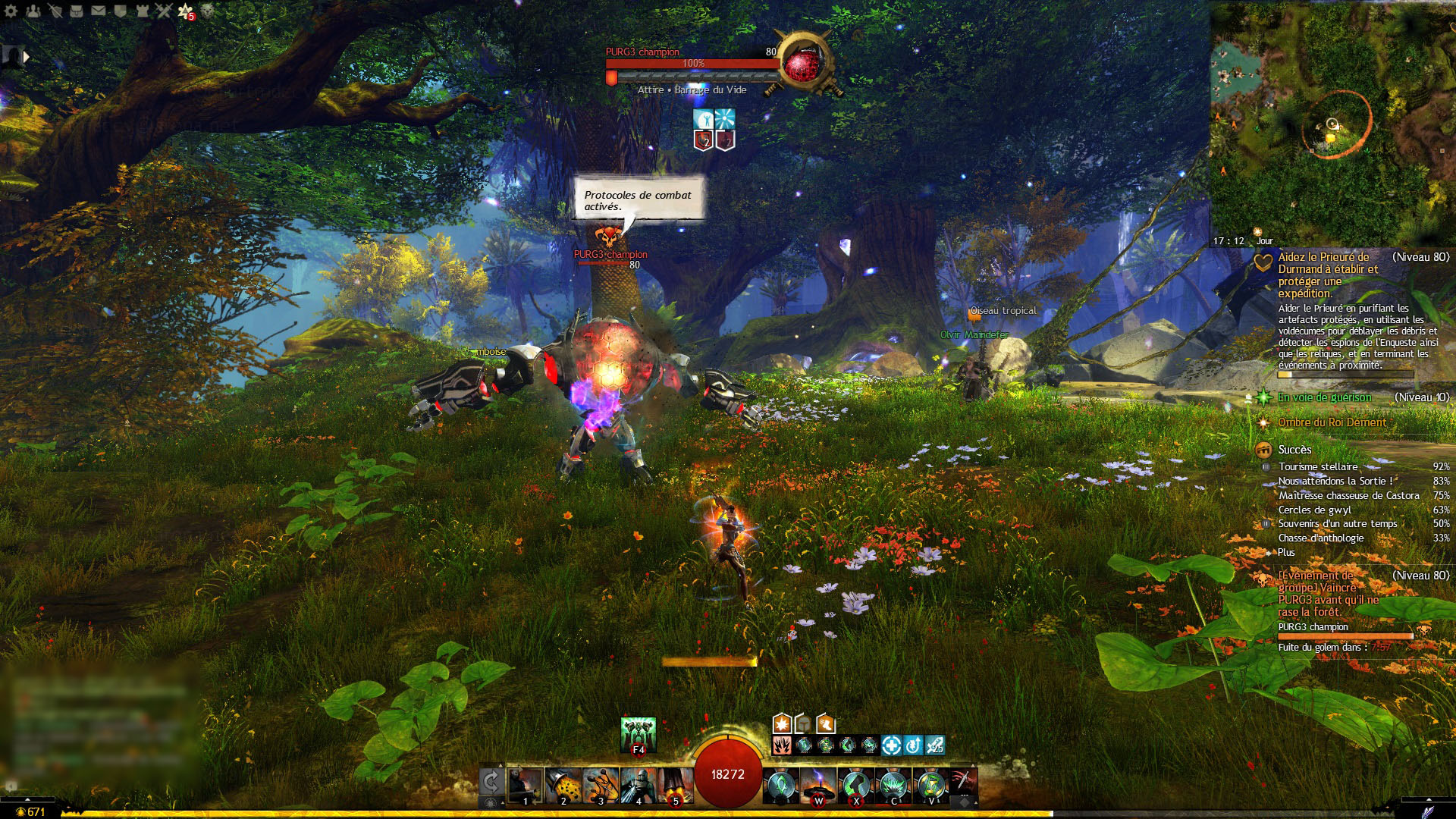Open the Black Lion trading post lion icon

207,11
